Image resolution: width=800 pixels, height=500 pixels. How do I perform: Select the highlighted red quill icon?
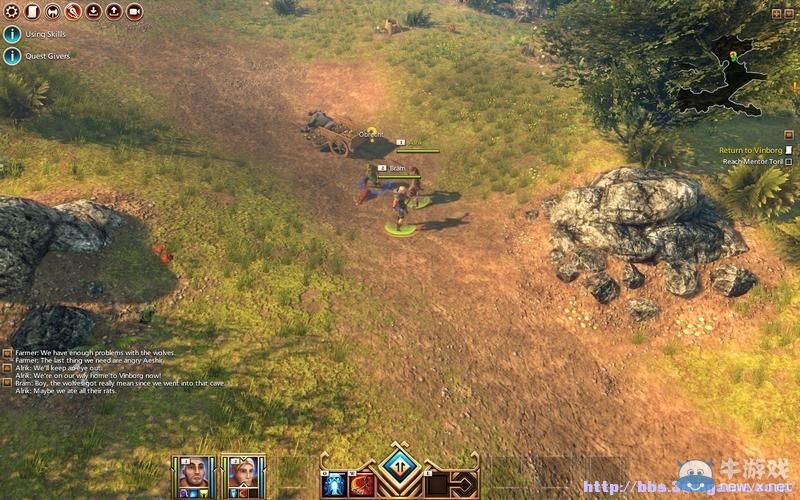tap(73, 12)
